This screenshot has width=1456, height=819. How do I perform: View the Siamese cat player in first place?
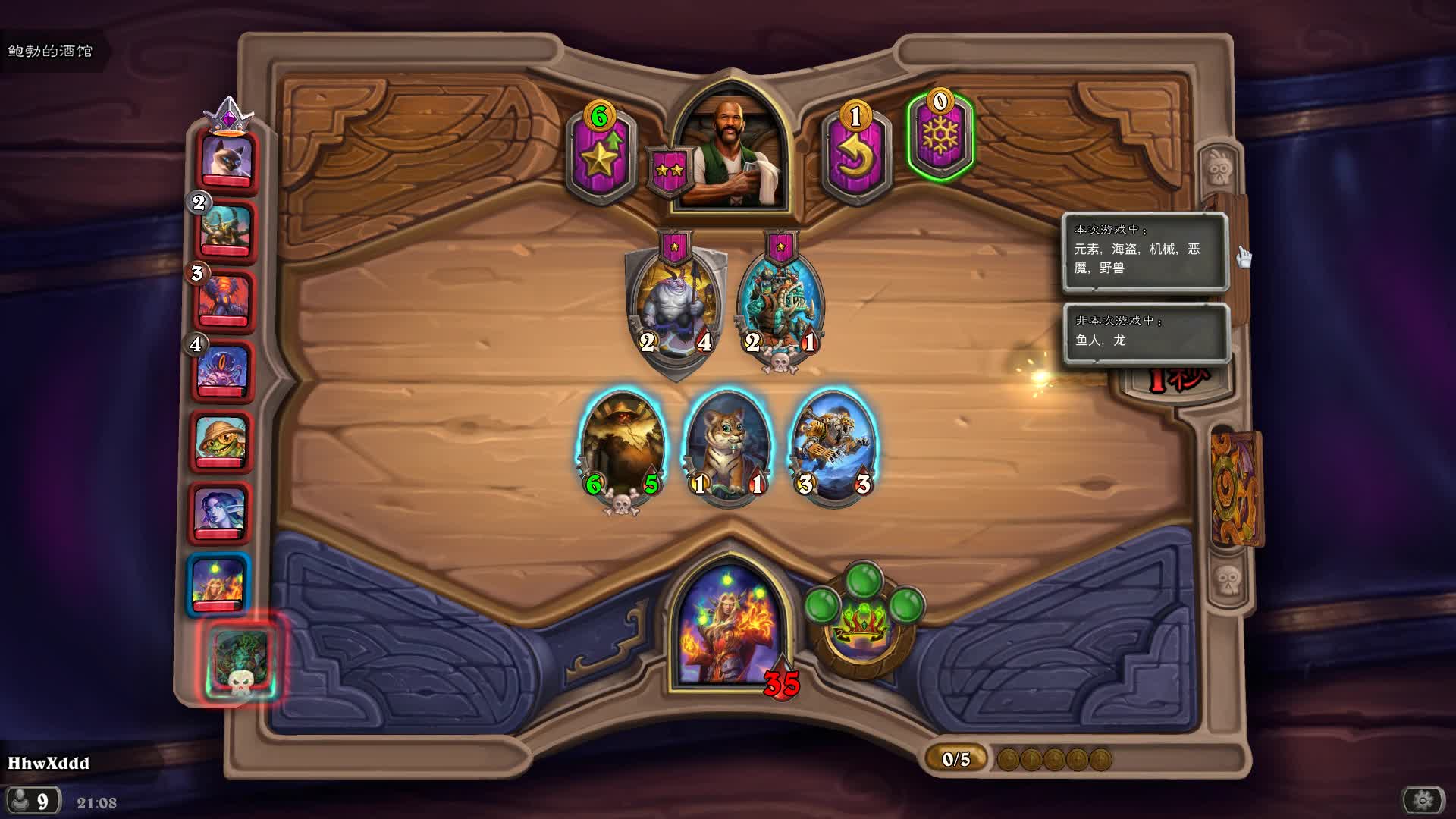226,158
